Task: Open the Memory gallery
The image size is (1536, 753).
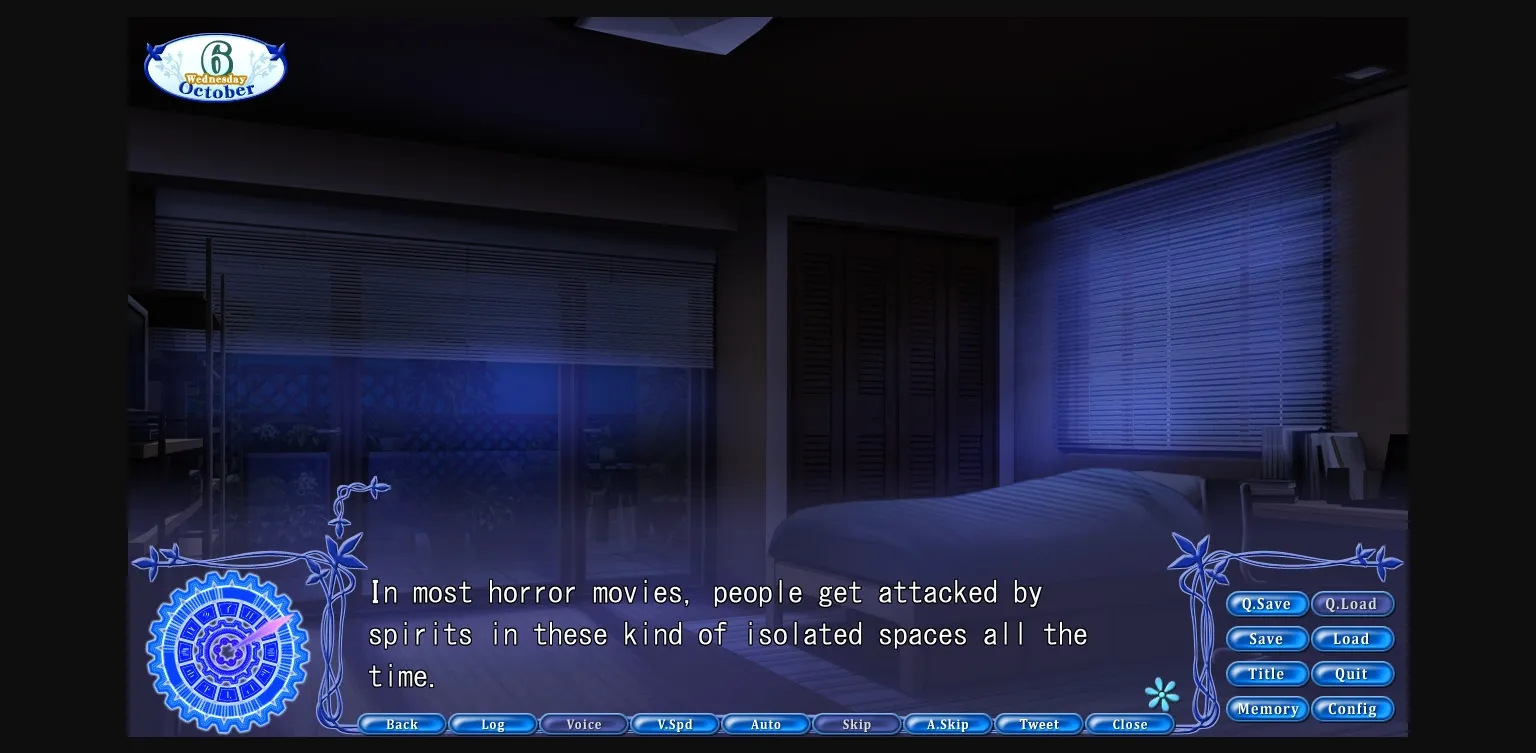Action: click(1267, 709)
